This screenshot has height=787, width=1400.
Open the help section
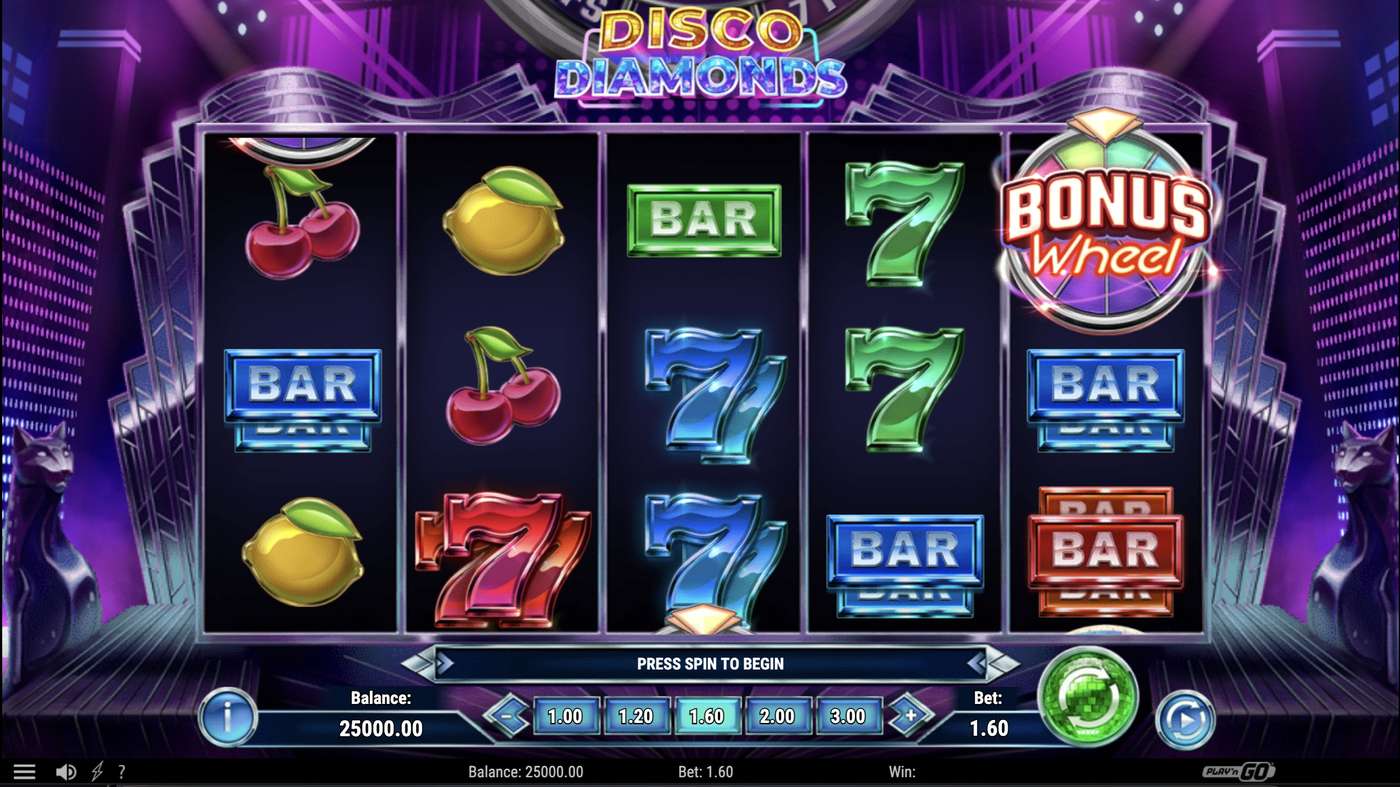point(122,771)
